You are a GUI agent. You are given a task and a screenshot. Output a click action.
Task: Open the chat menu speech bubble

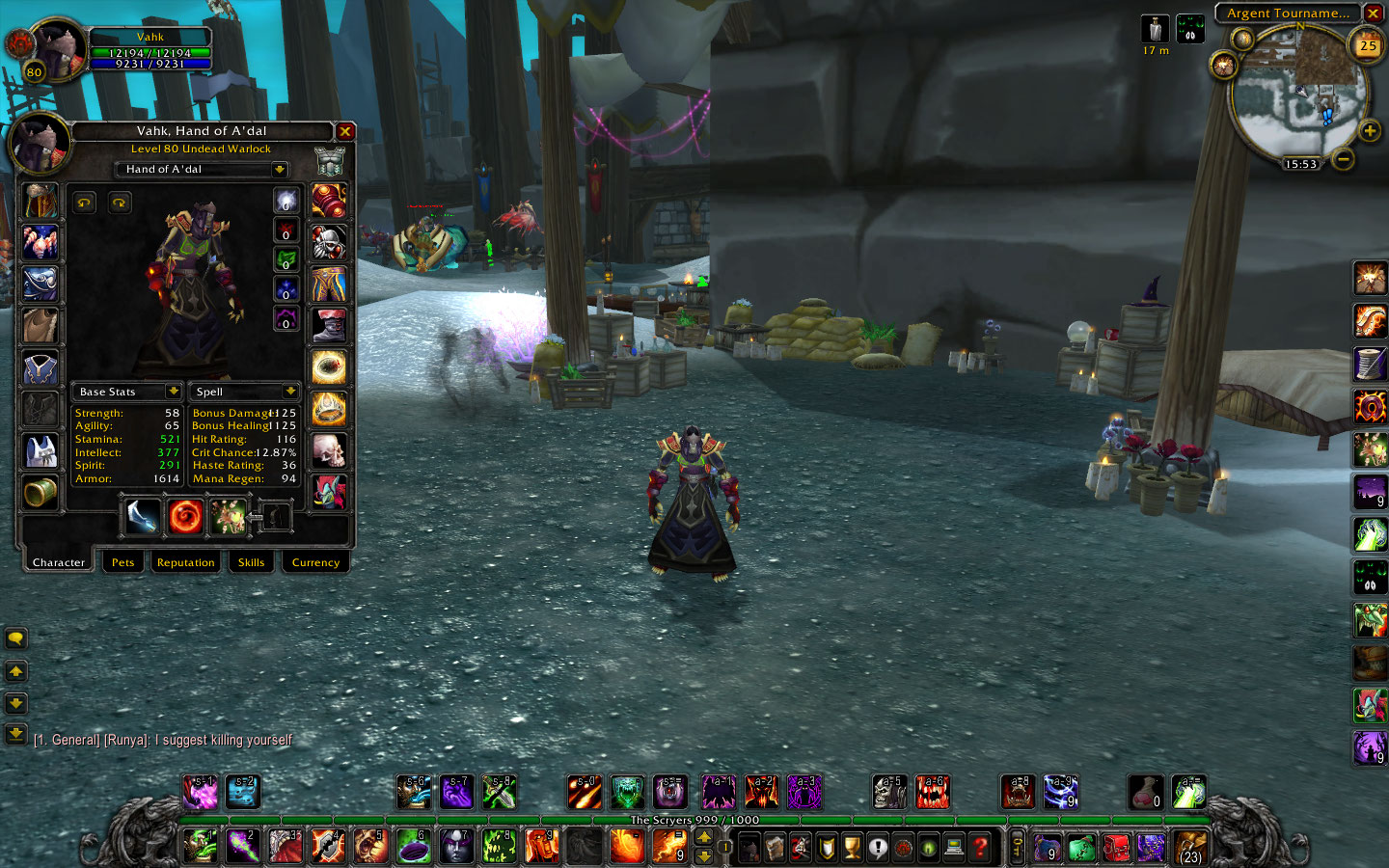15,638
